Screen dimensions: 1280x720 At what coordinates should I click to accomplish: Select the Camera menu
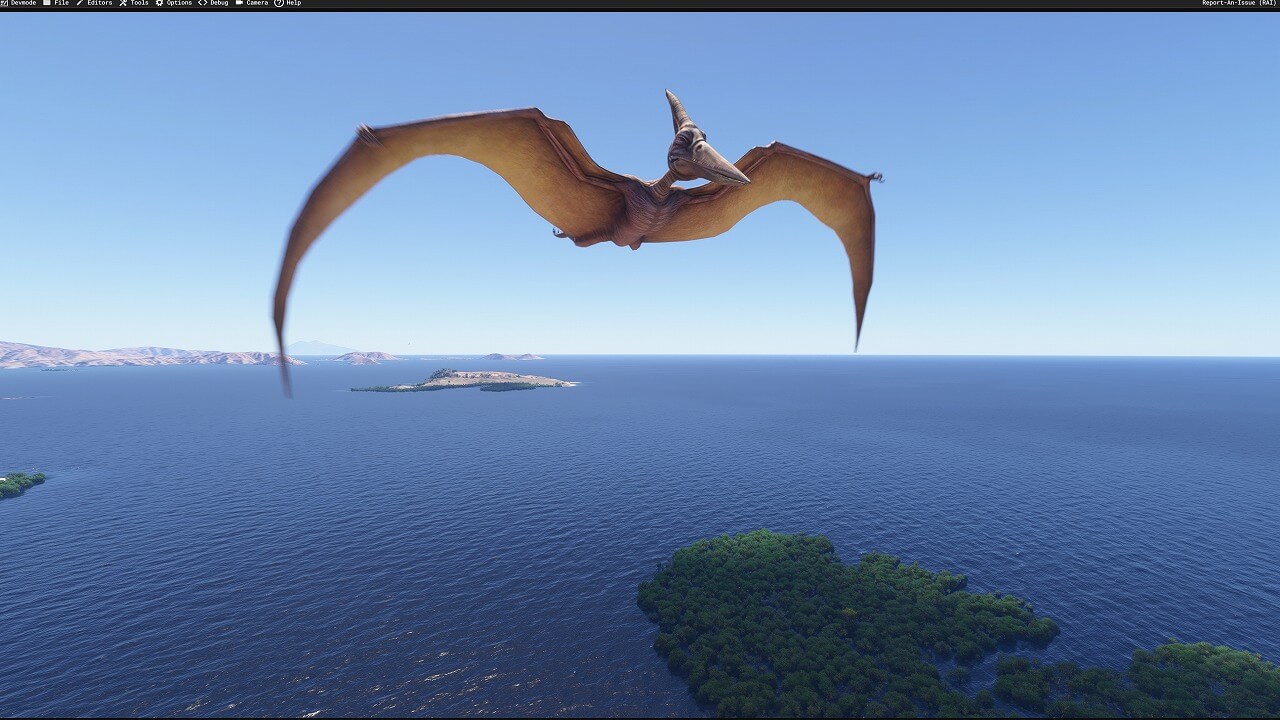(253, 3)
